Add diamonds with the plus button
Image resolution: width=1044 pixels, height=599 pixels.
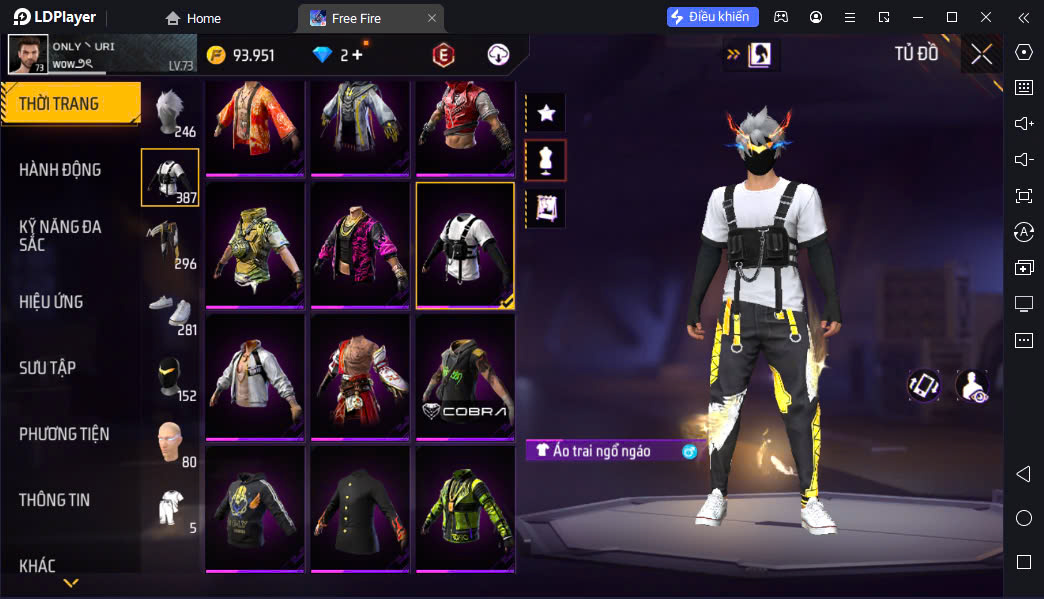pos(358,55)
